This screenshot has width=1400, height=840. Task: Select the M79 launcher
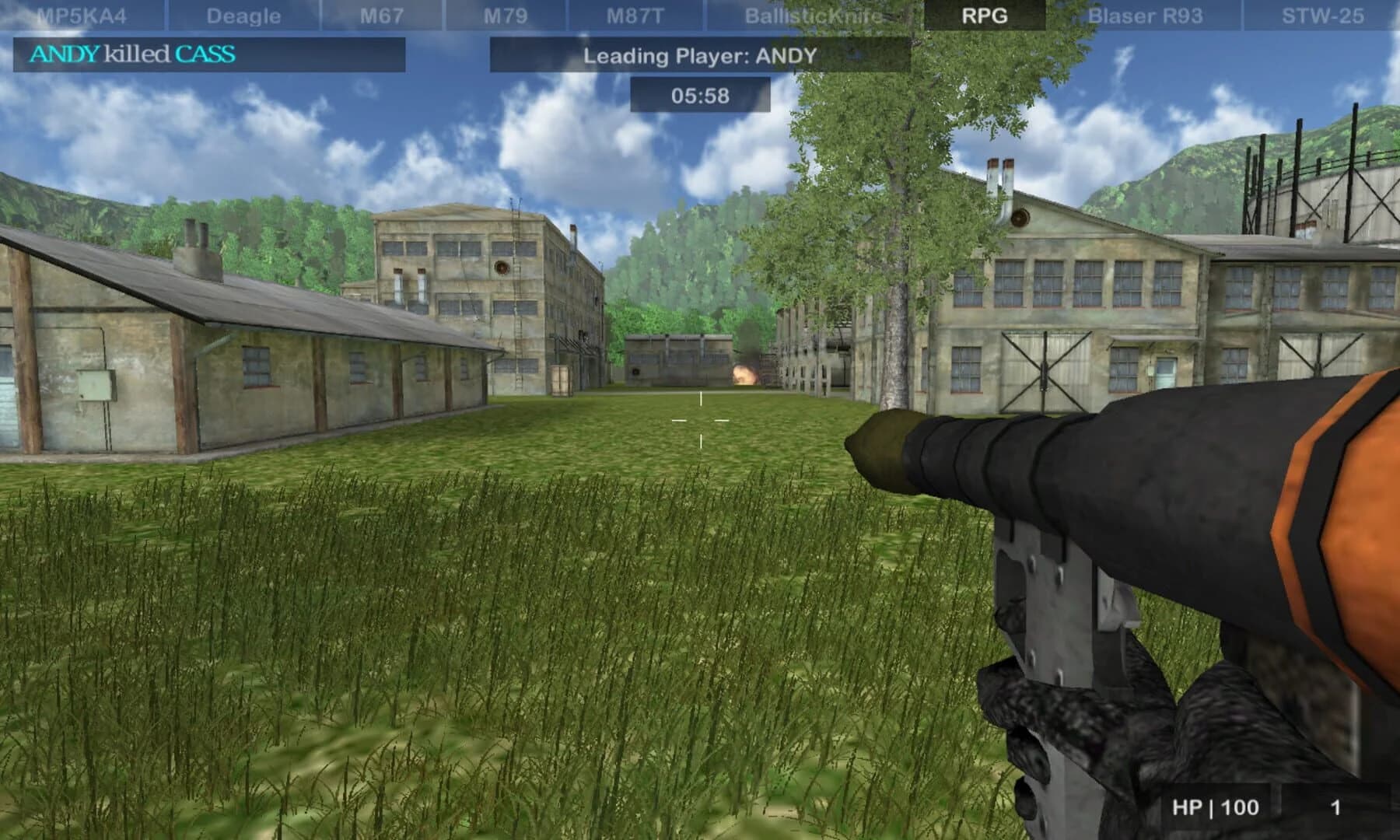(x=506, y=12)
